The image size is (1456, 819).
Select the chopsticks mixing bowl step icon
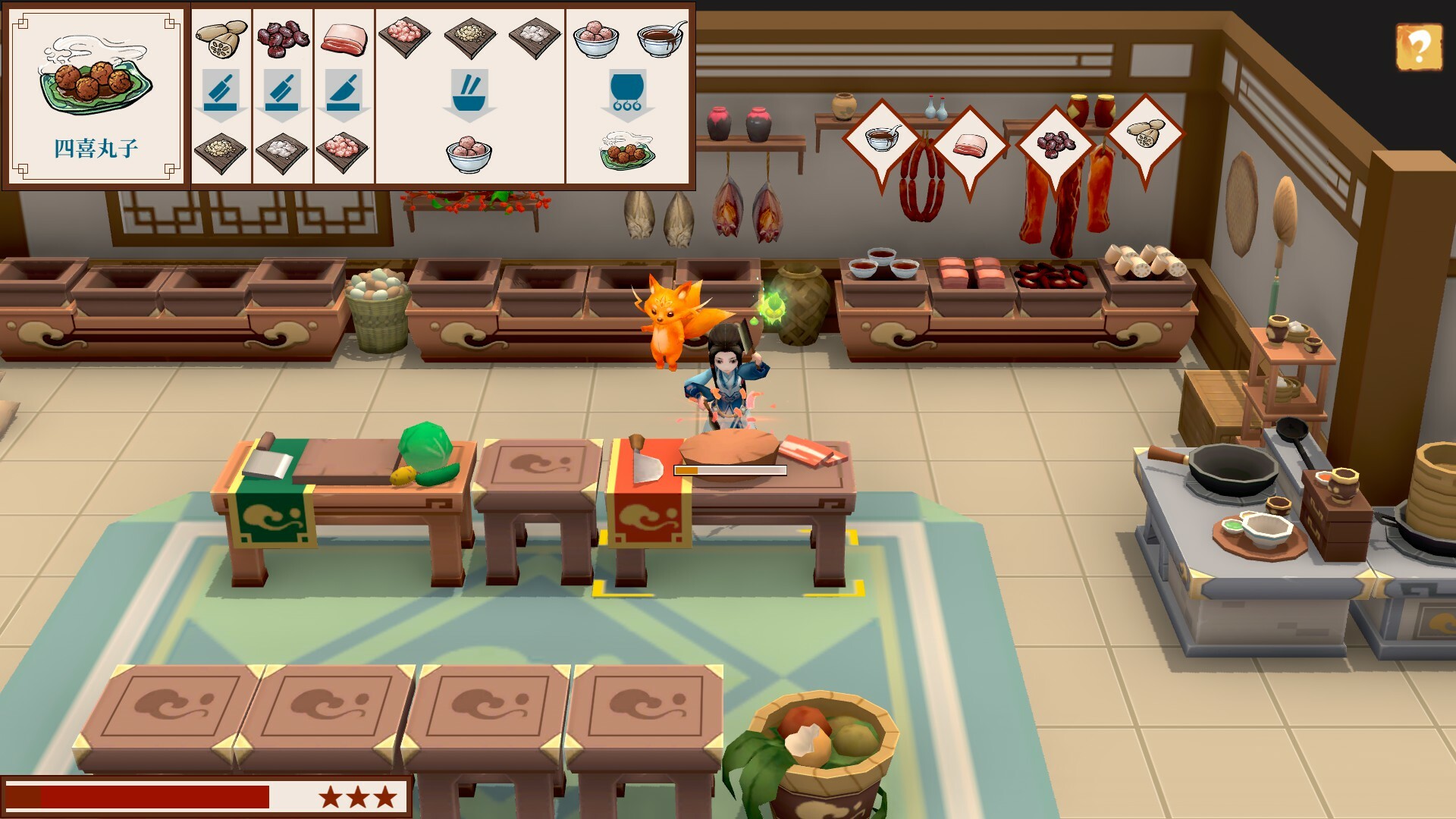[x=469, y=93]
